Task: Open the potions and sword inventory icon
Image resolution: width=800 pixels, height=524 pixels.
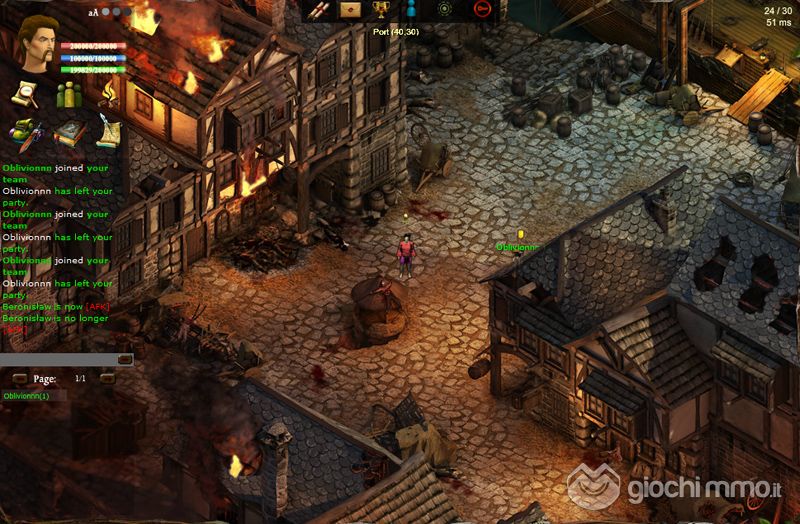Action: click(x=24, y=131)
